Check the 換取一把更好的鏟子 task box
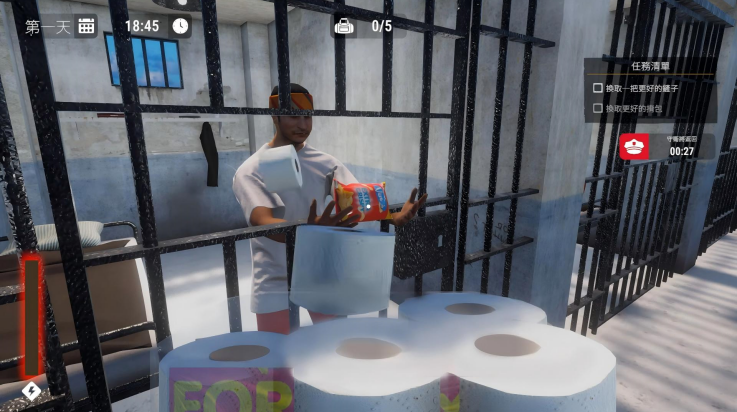Image resolution: width=737 pixels, height=412 pixels. coord(598,88)
